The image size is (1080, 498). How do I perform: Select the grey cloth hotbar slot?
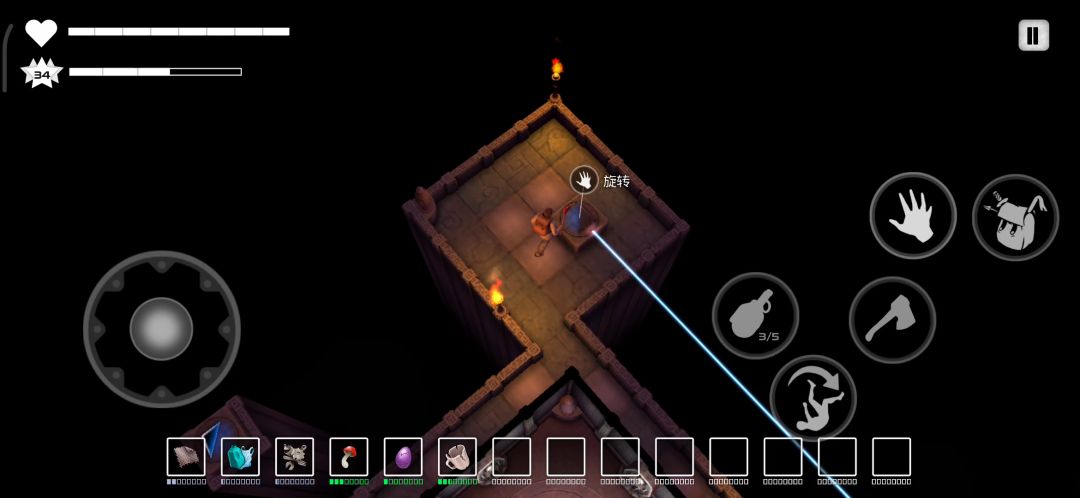click(x=186, y=457)
